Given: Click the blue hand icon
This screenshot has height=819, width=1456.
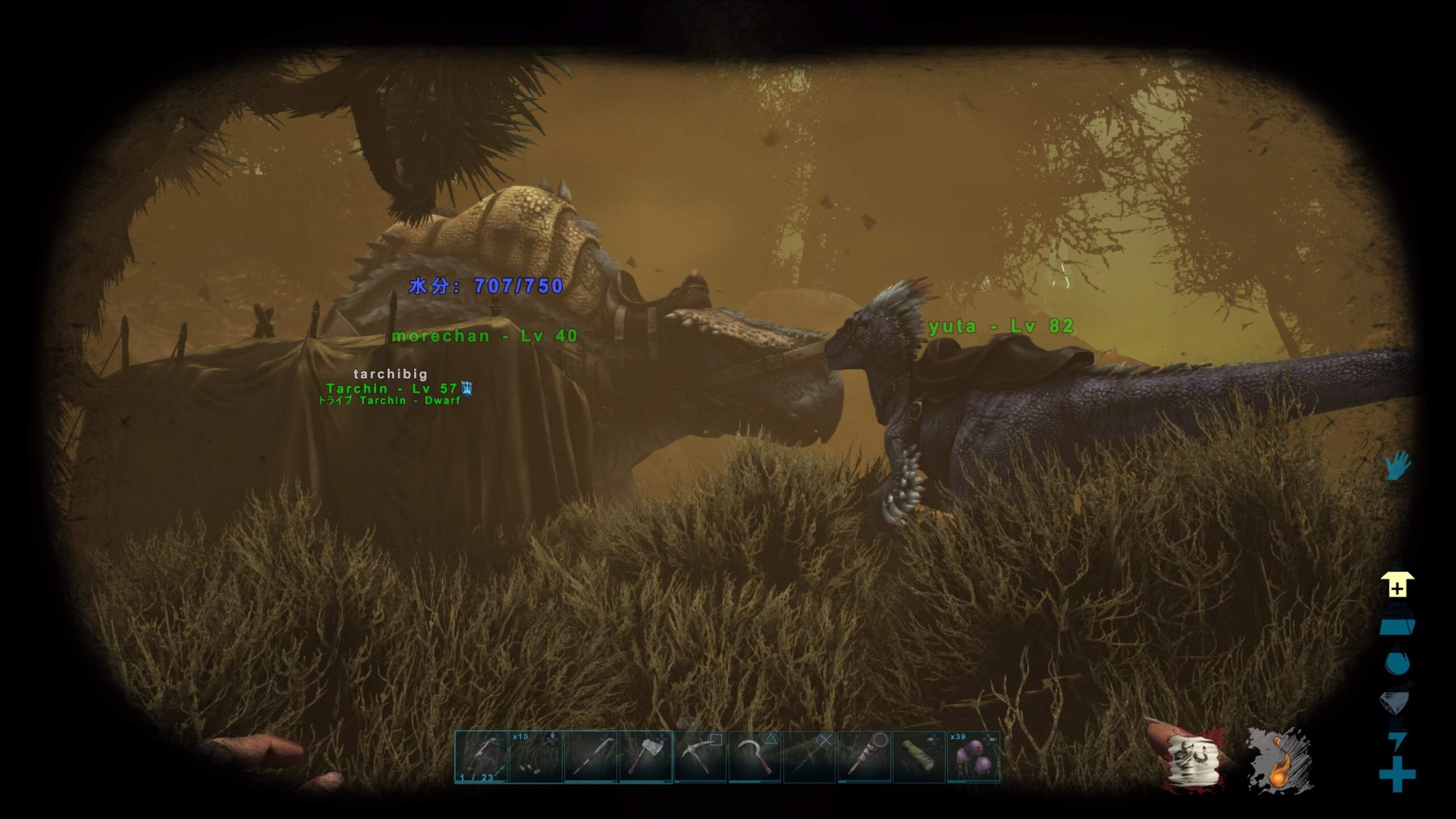Looking at the screenshot, I should (1397, 466).
